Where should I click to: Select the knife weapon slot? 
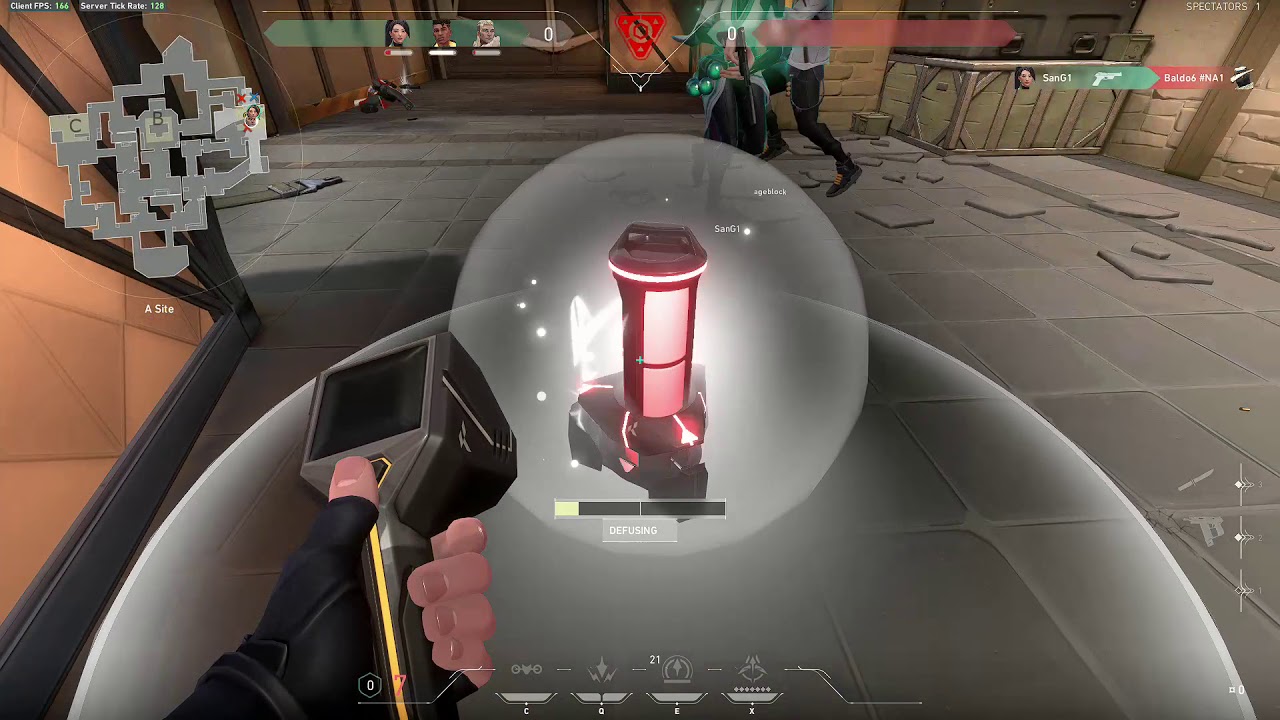1196,484
